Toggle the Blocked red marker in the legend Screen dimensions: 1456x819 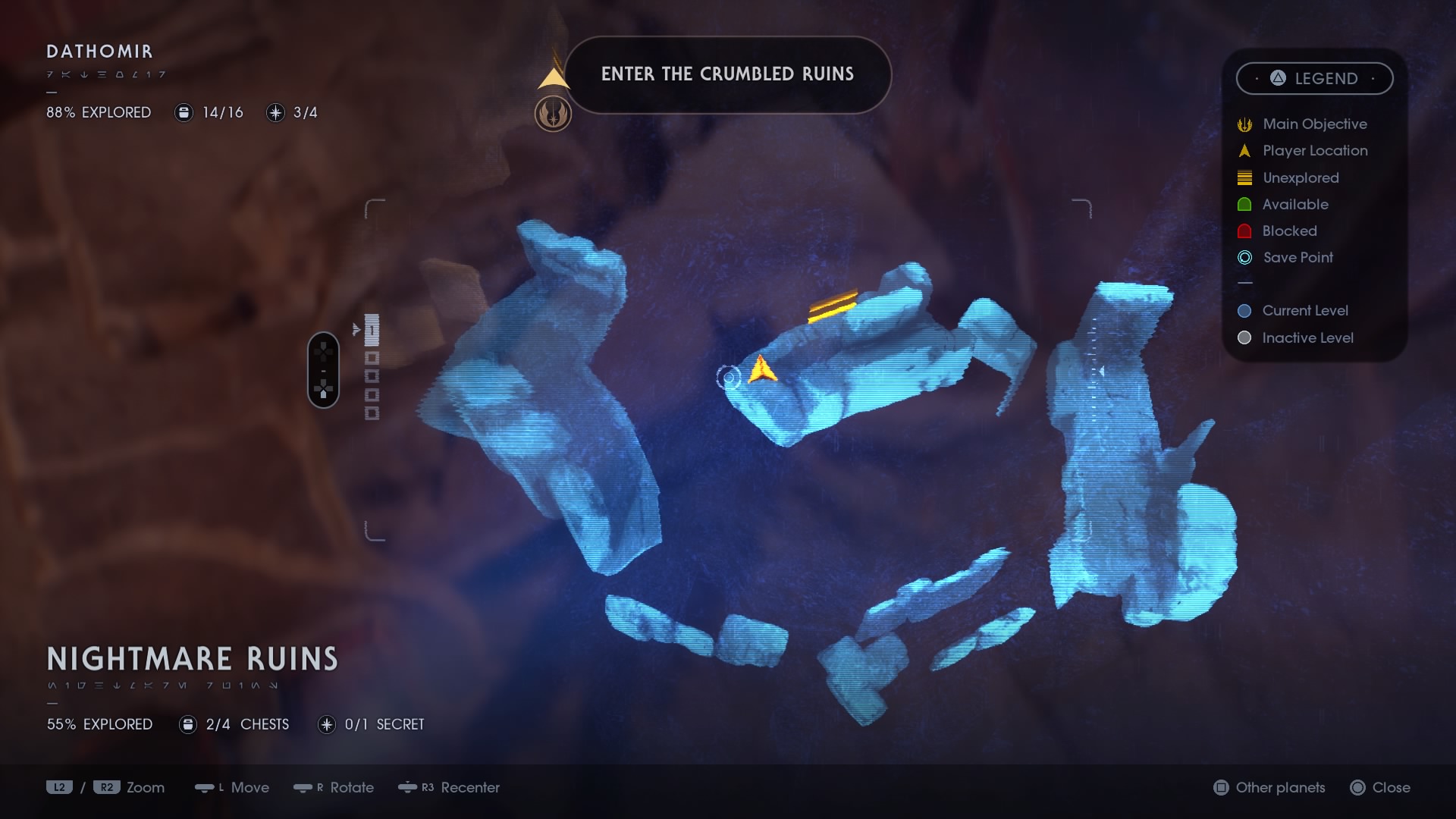(x=1244, y=231)
